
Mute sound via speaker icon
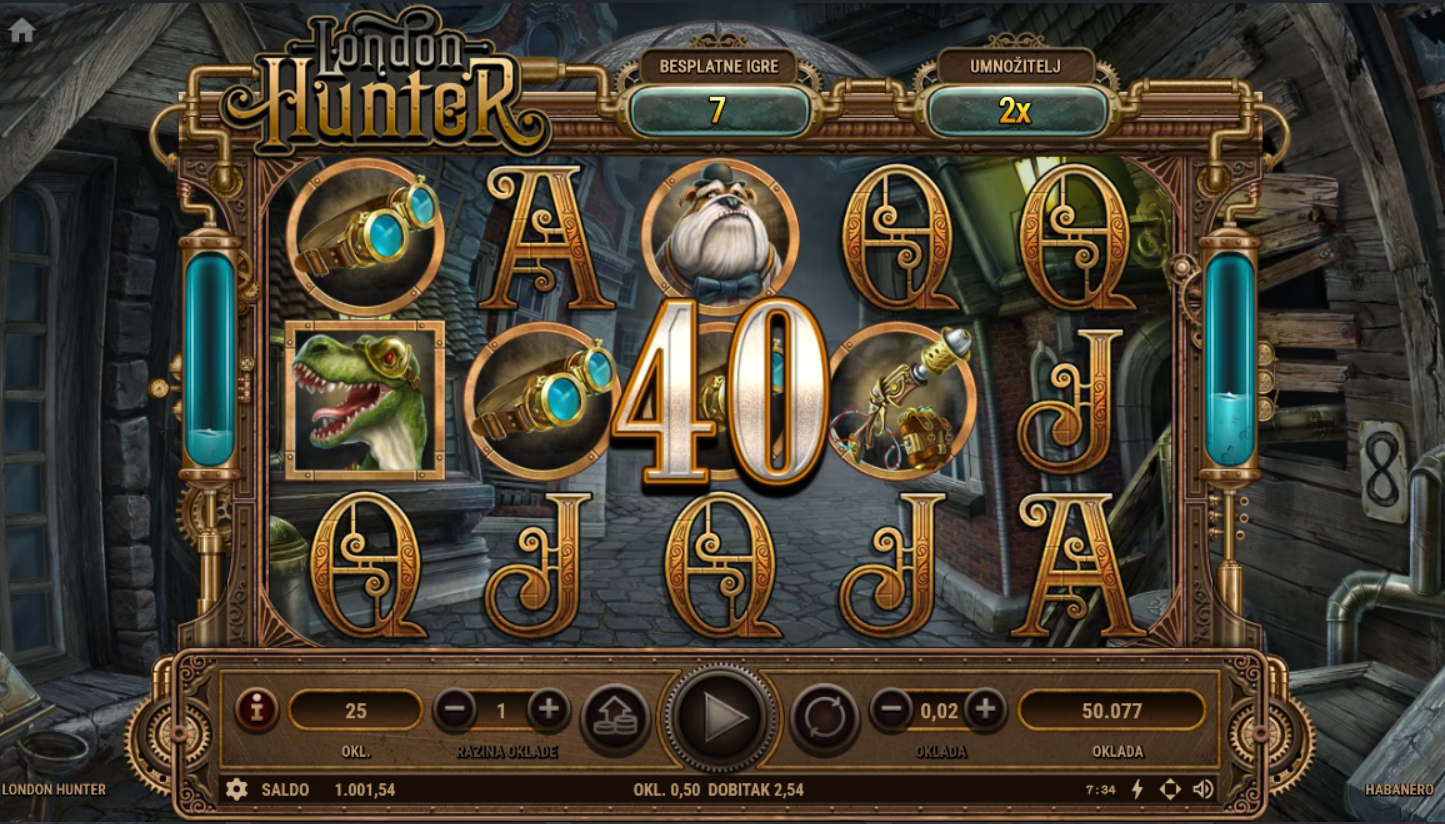1203,790
